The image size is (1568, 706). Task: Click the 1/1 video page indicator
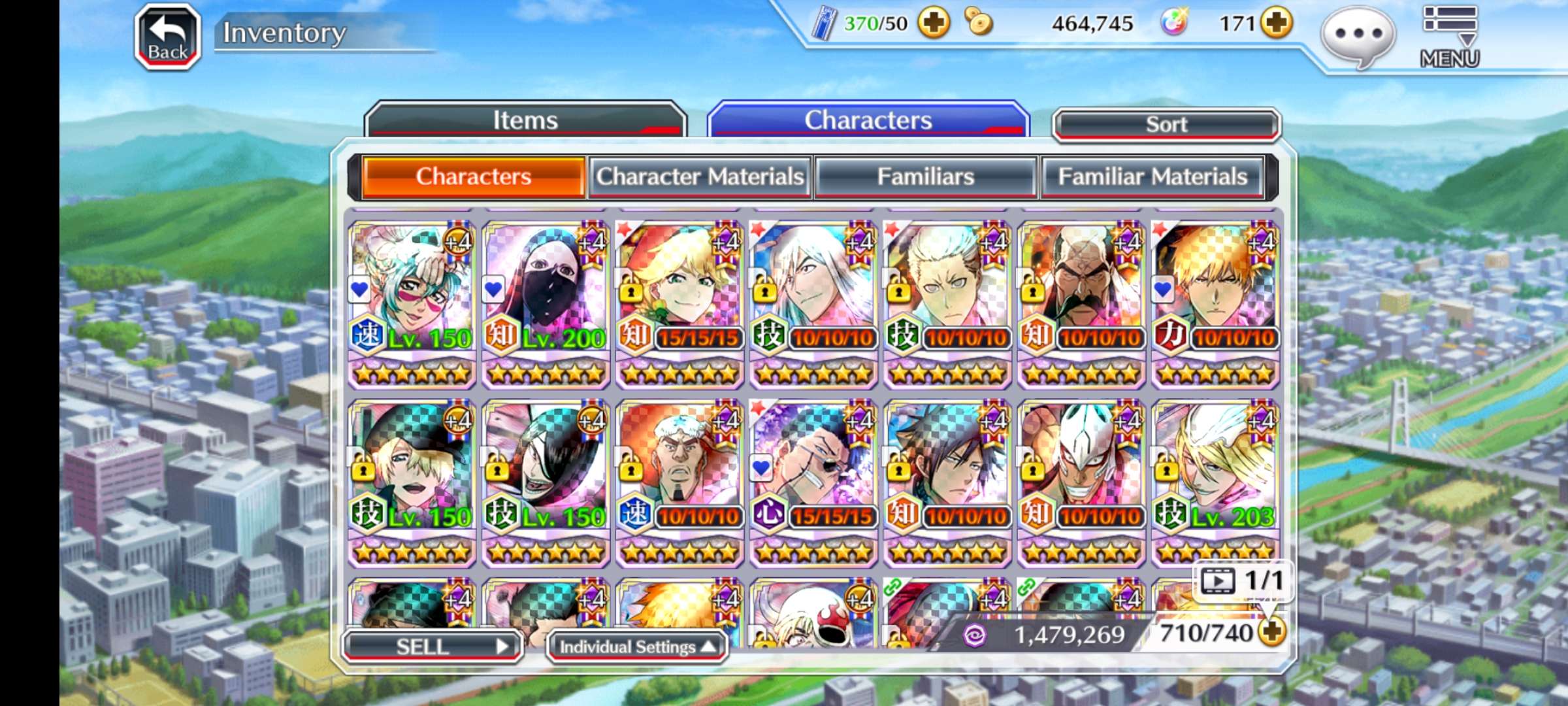[1243, 580]
